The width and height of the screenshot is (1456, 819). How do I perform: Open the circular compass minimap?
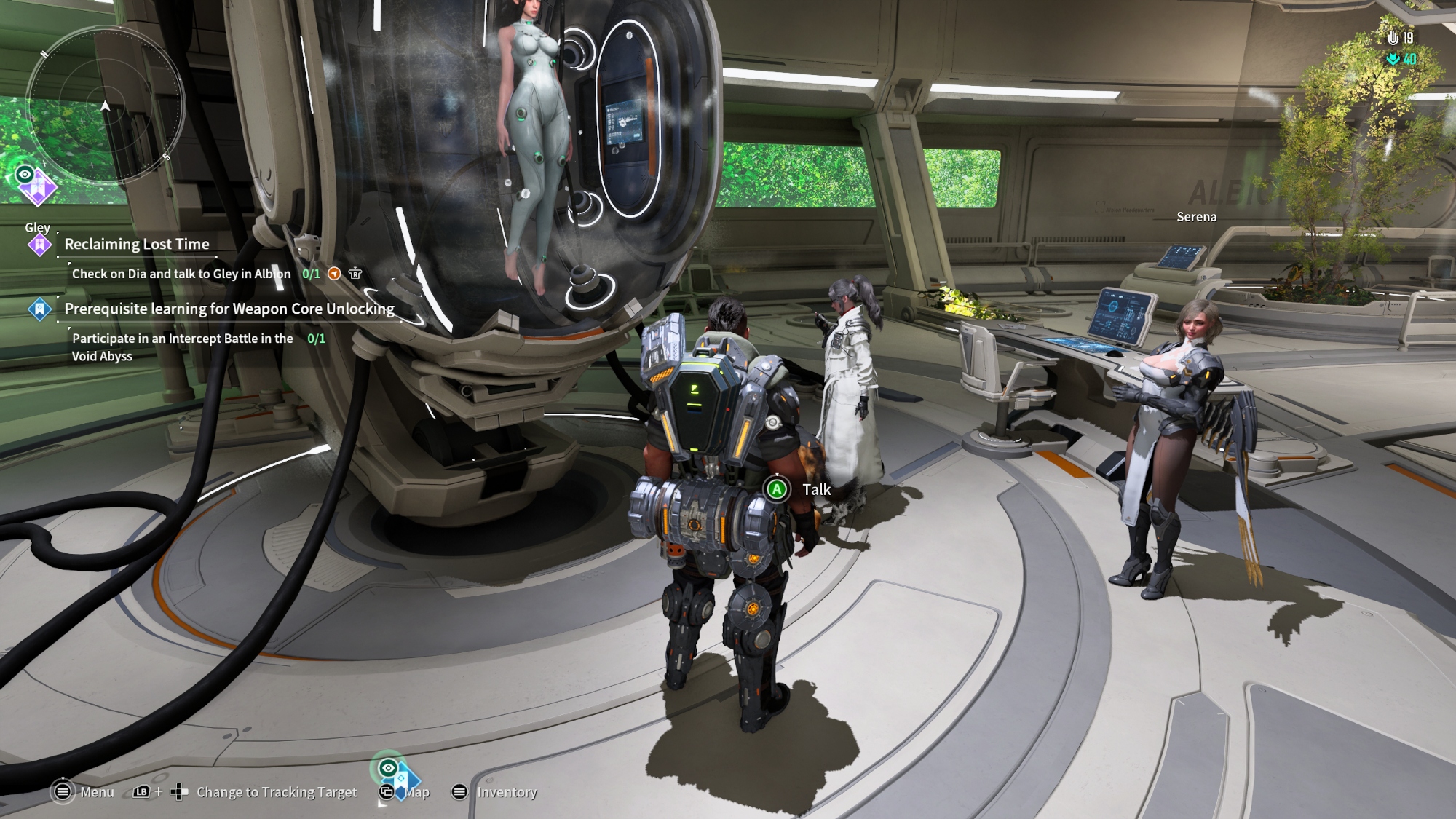pyautogui.click(x=105, y=104)
